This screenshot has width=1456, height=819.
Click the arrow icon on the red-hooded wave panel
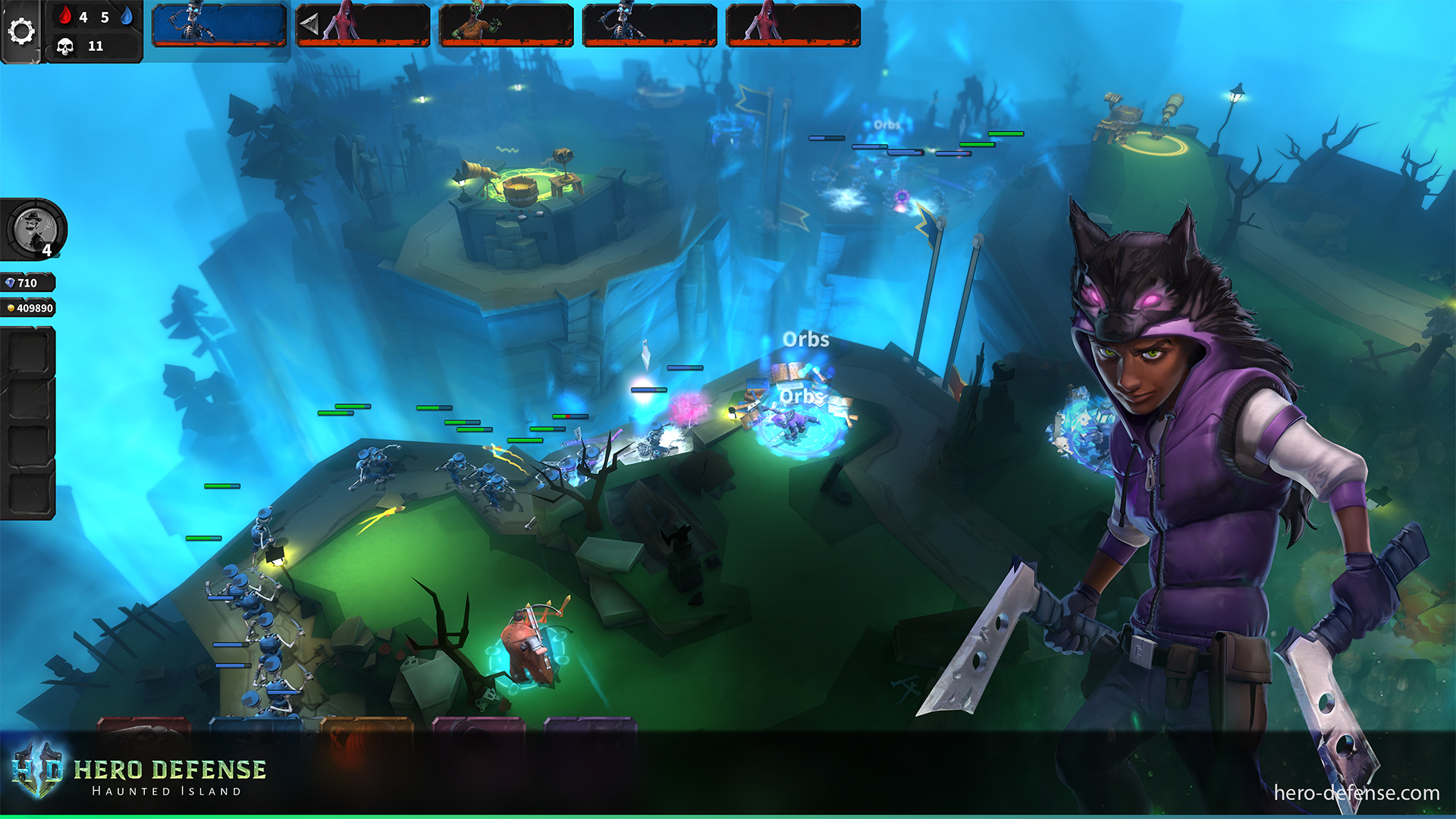click(x=309, y=25)
